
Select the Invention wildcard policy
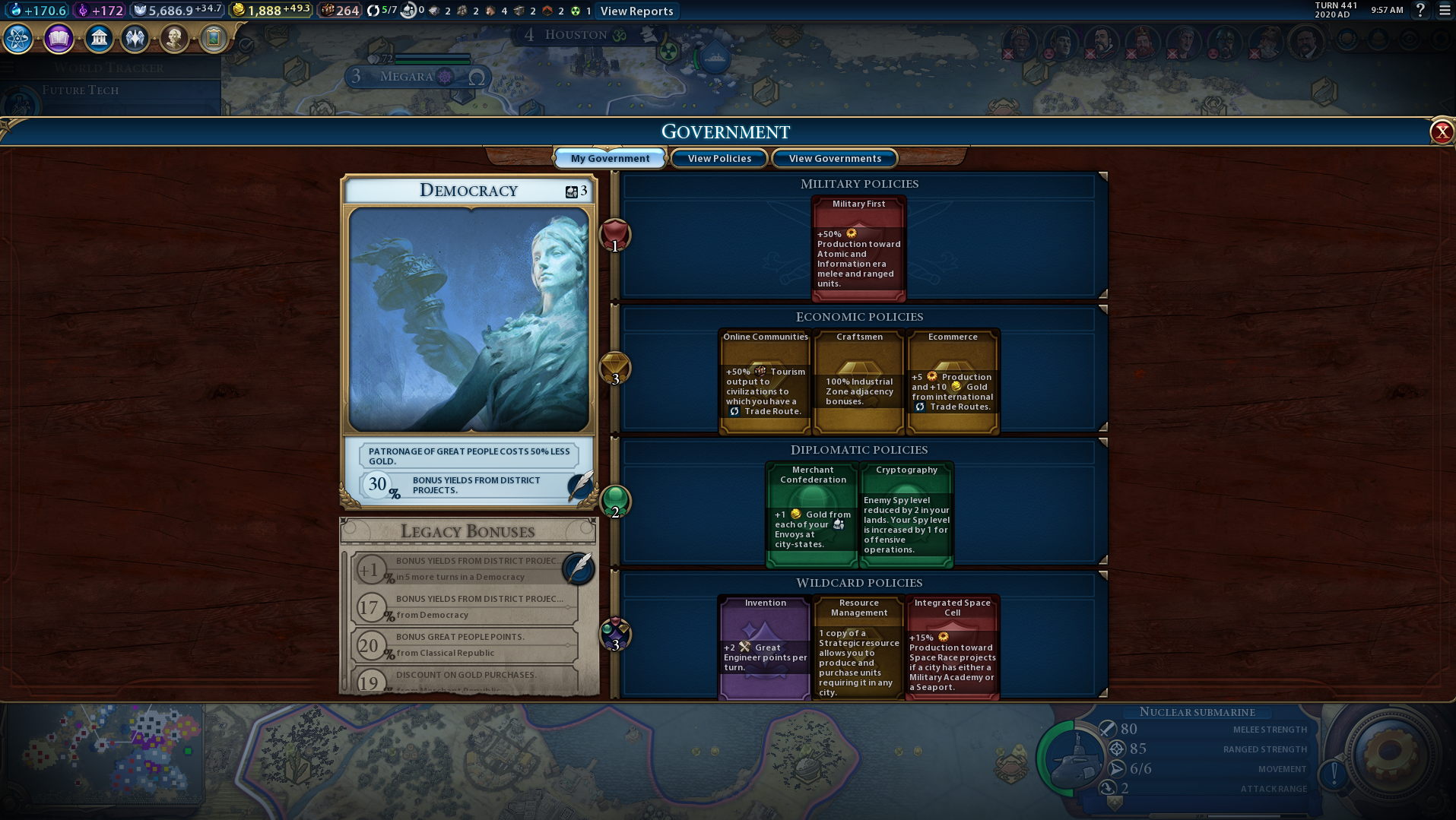[764, 646]
